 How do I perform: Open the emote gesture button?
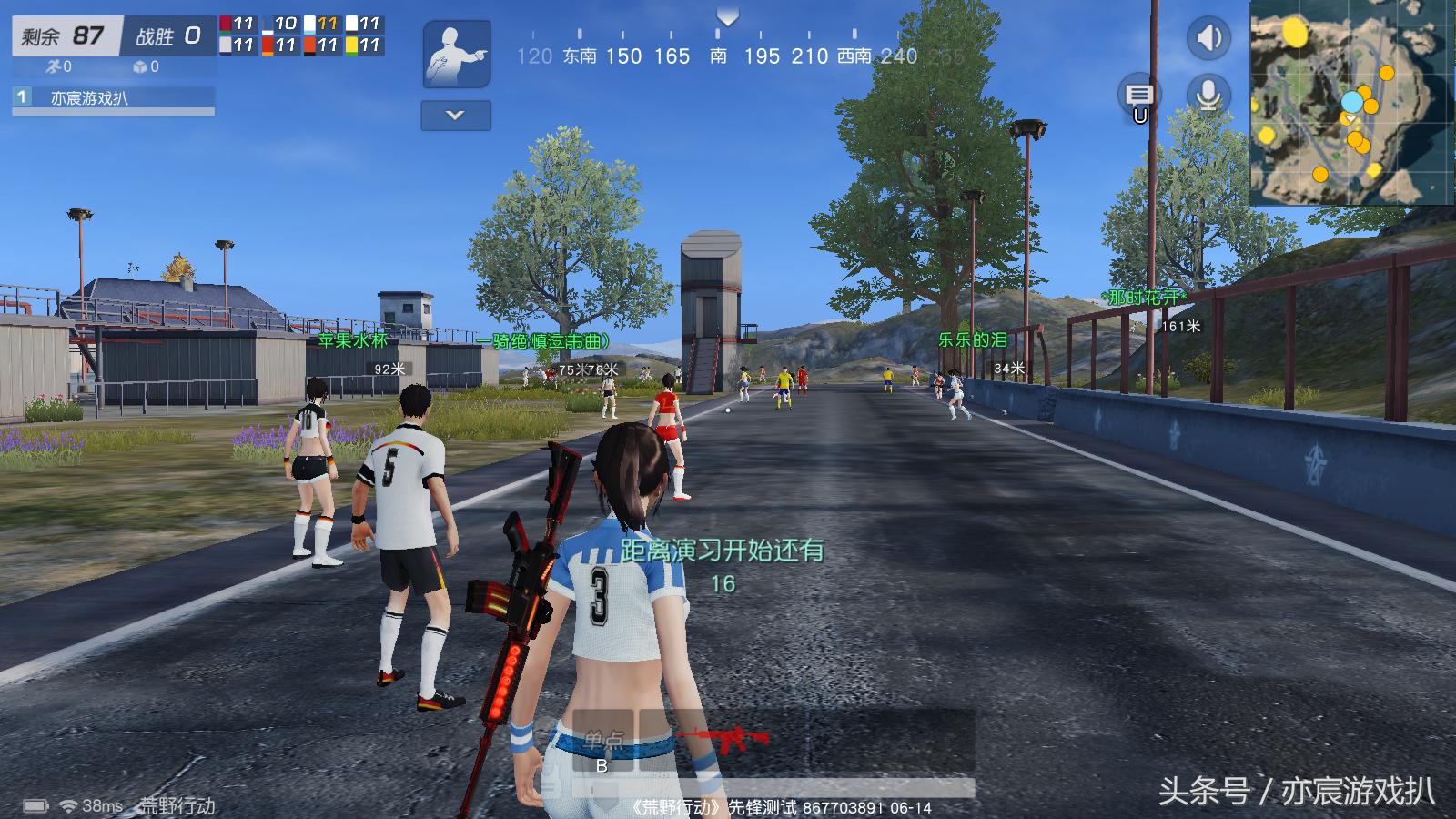(x=457, y=55)
